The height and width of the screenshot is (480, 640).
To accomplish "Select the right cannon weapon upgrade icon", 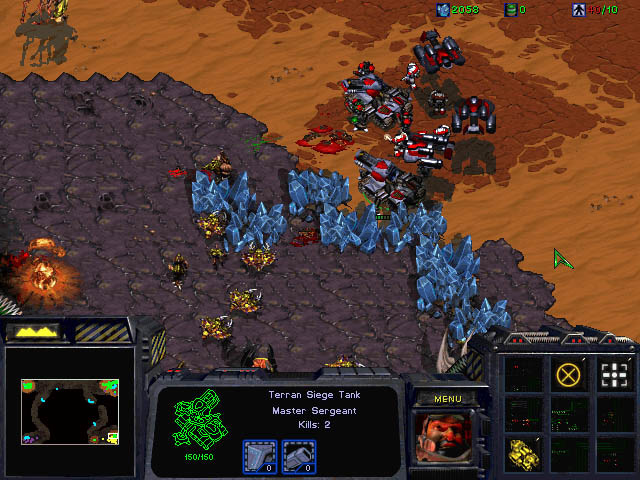I will click(294, 455).
